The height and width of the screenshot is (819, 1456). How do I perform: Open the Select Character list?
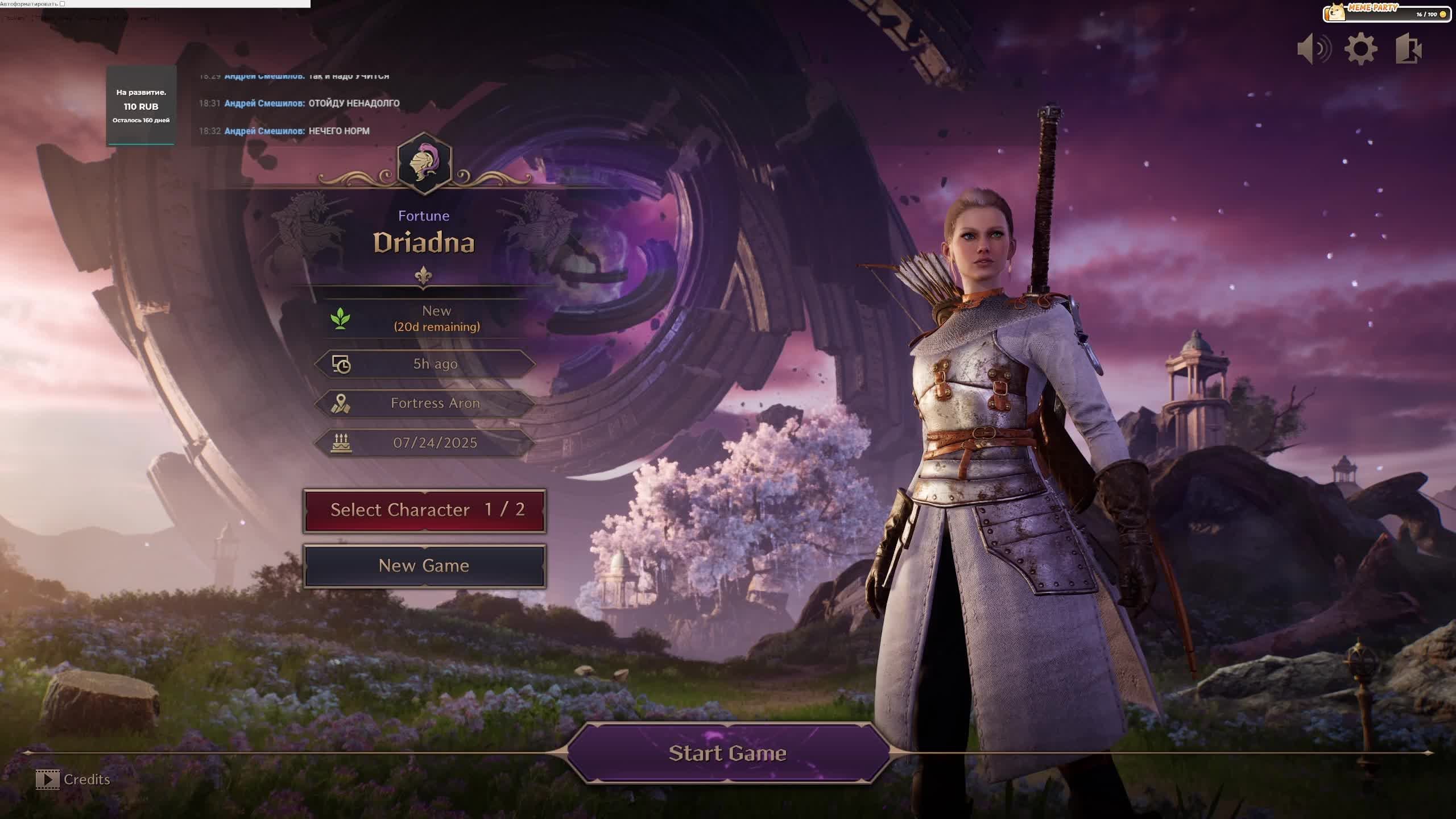click(x=424, y=510)
